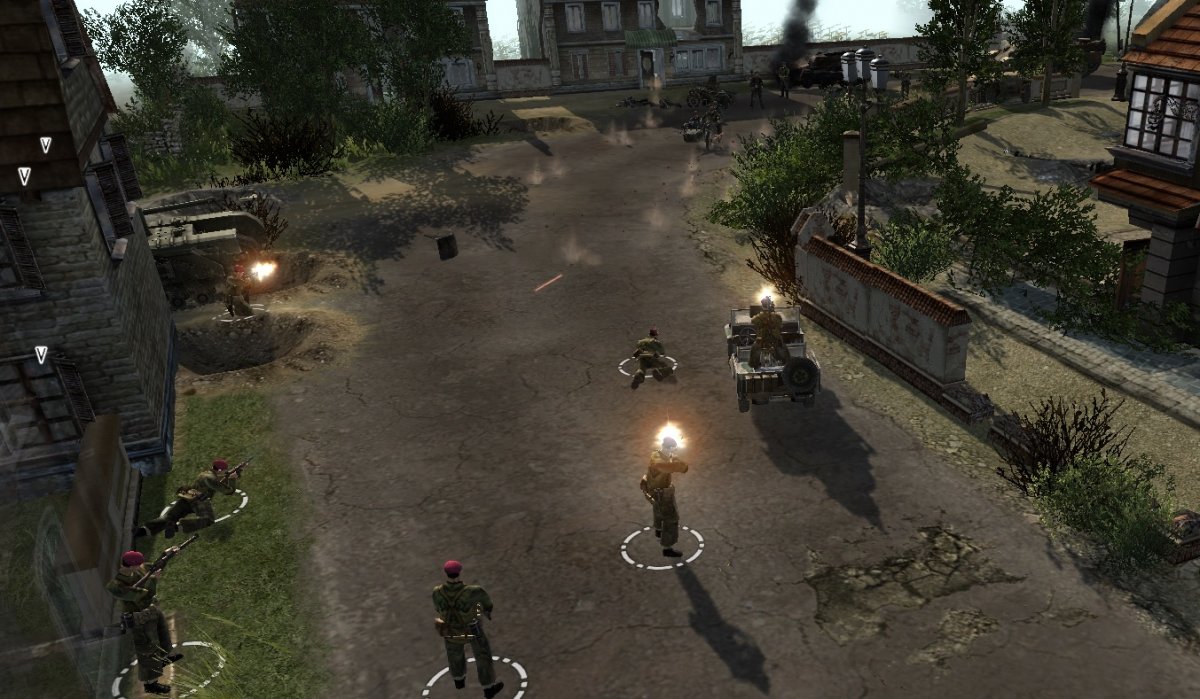This screenshot has height=699, width=1200.
Task: Select the soldier lying prone on the grass
Action: click(x=196, y=497)
